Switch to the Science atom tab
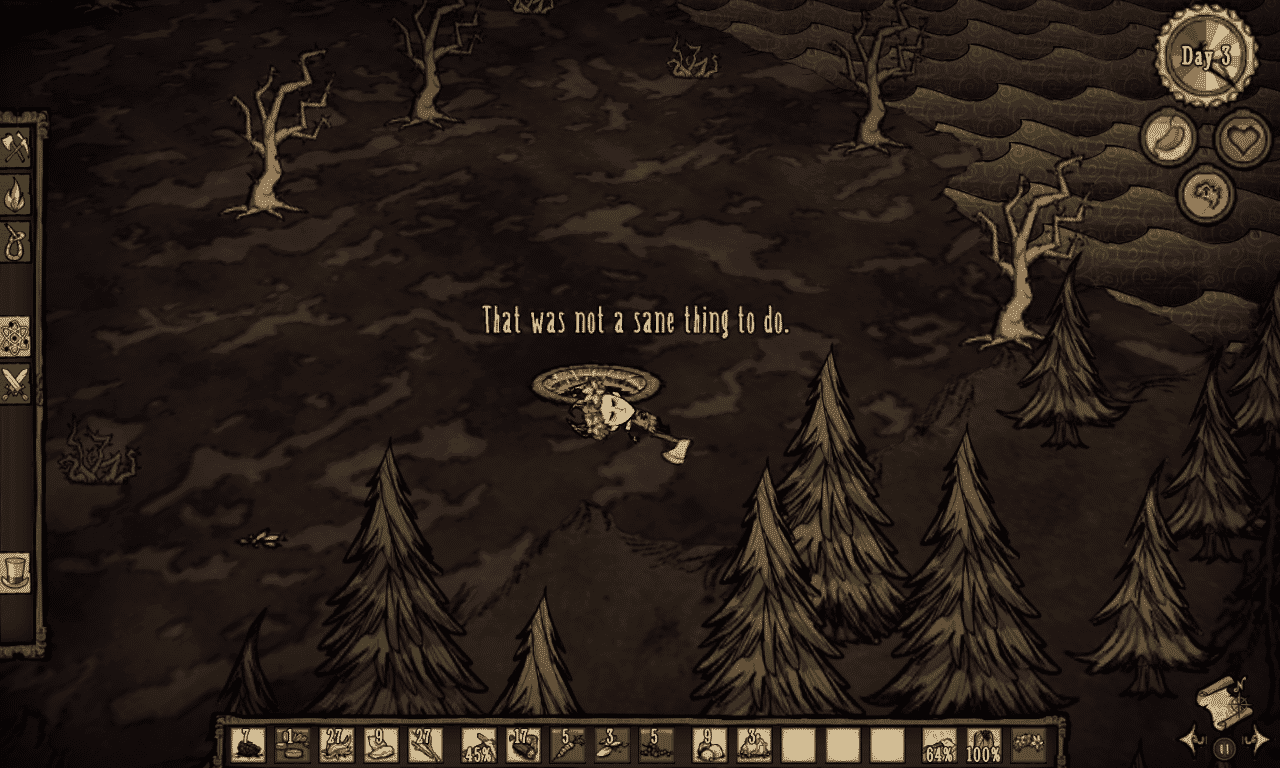 pyautogui.click(x=16, y=336)
